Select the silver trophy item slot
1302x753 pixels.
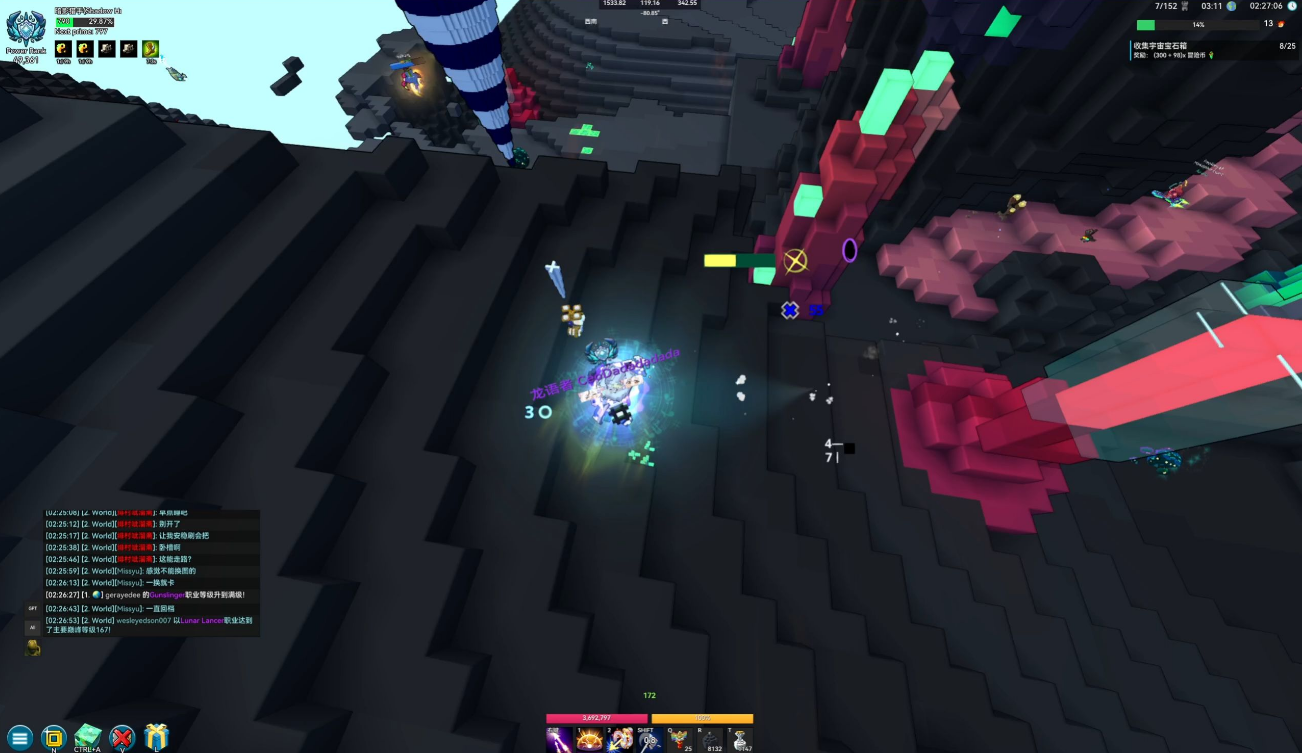(x=740, y=739)
